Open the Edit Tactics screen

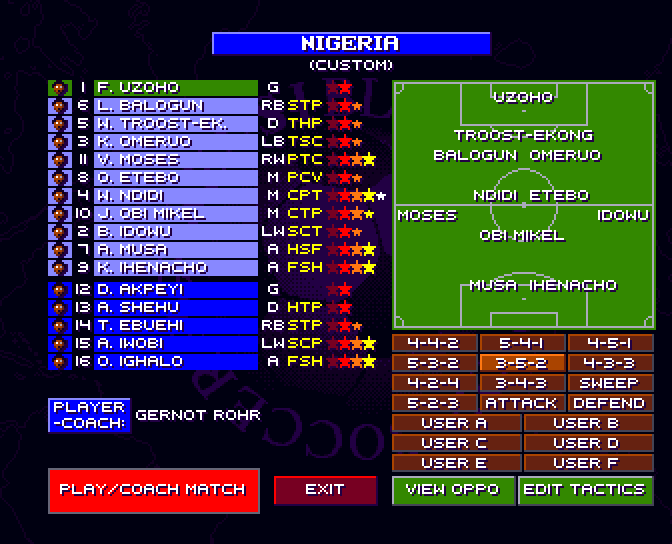(x=584, y=489)
